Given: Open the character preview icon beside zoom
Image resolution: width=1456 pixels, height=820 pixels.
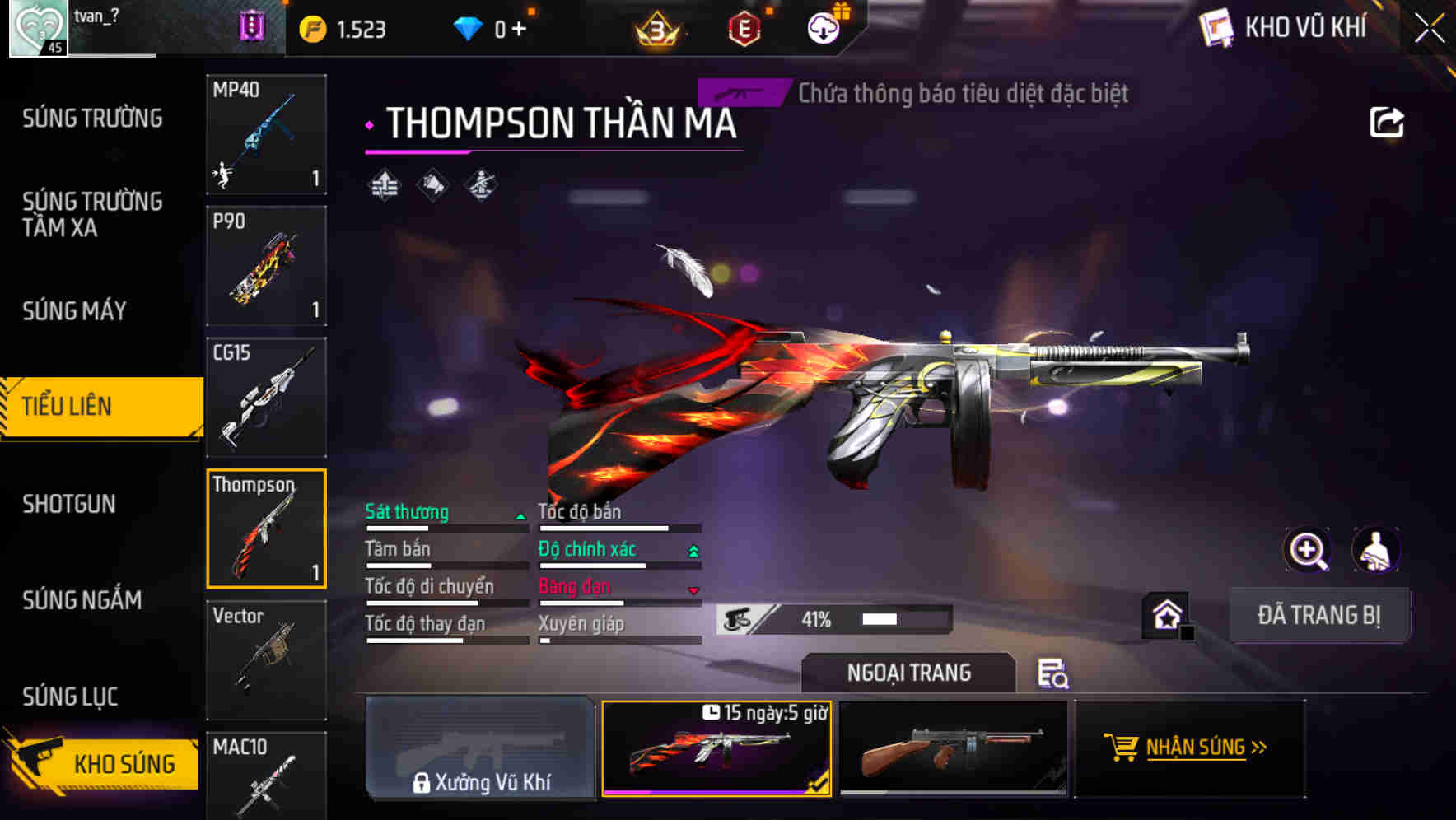Looking at the screenshot, I should [x=1376, y=550].
